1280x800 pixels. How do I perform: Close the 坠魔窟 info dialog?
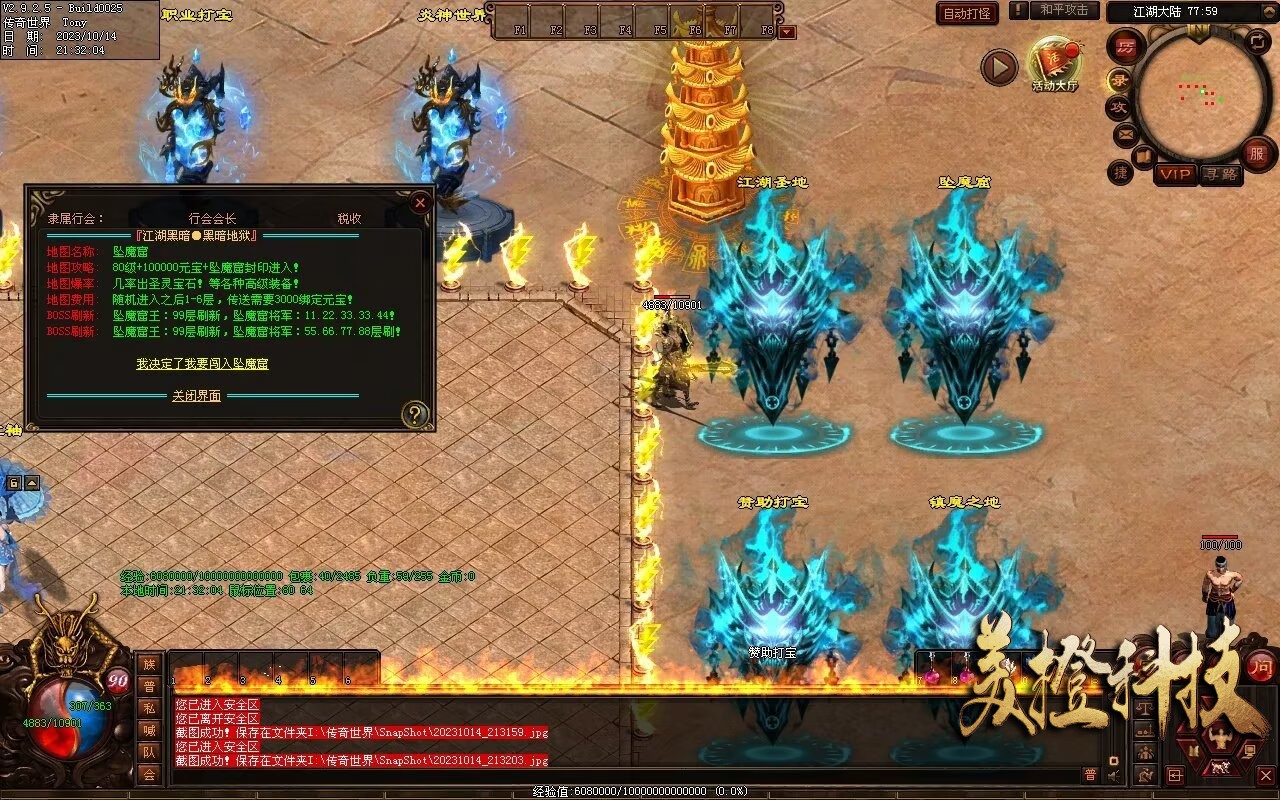click(x=420, y=202)
